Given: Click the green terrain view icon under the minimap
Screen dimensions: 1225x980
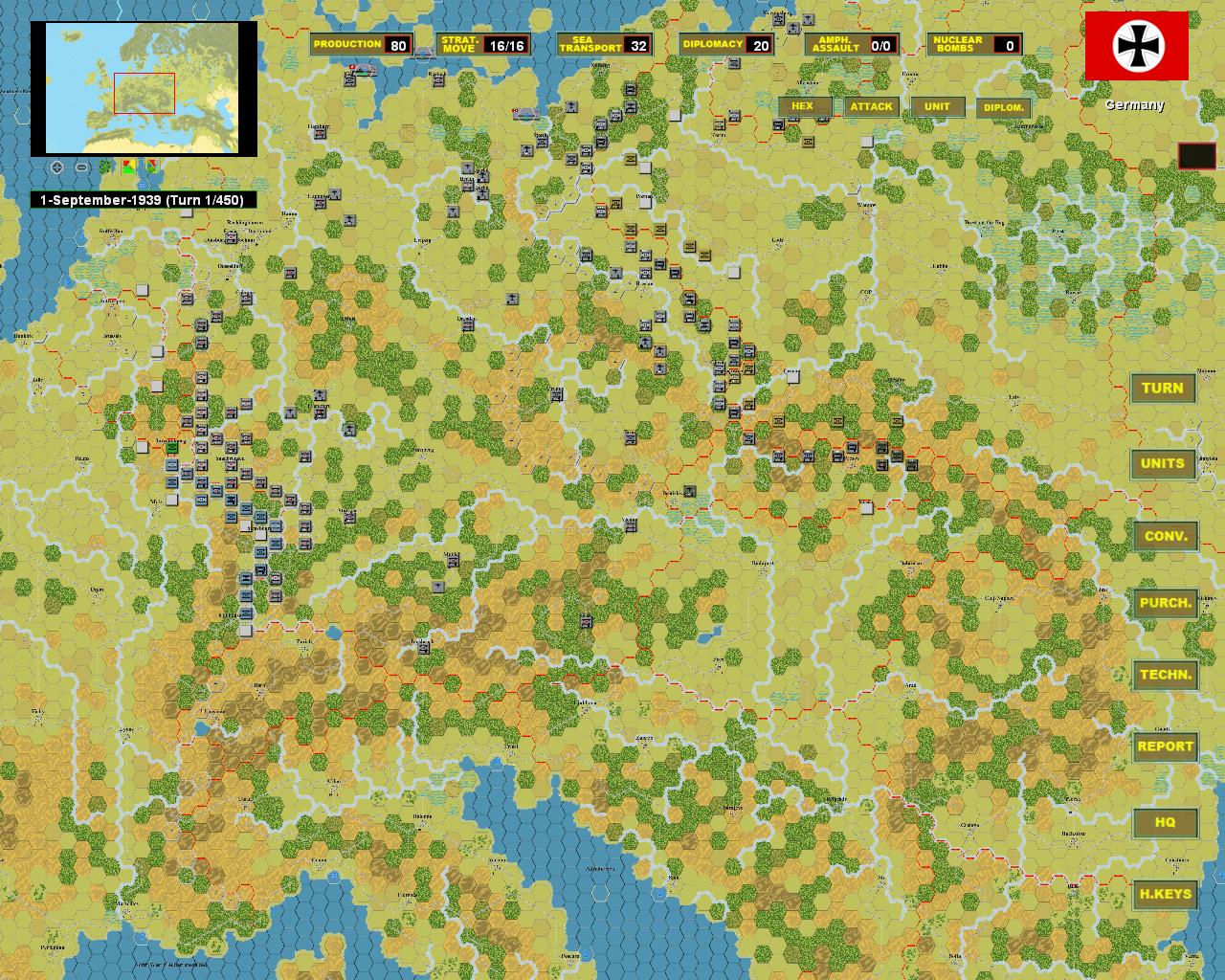Looking at the screenshot, I should [105, 167].
